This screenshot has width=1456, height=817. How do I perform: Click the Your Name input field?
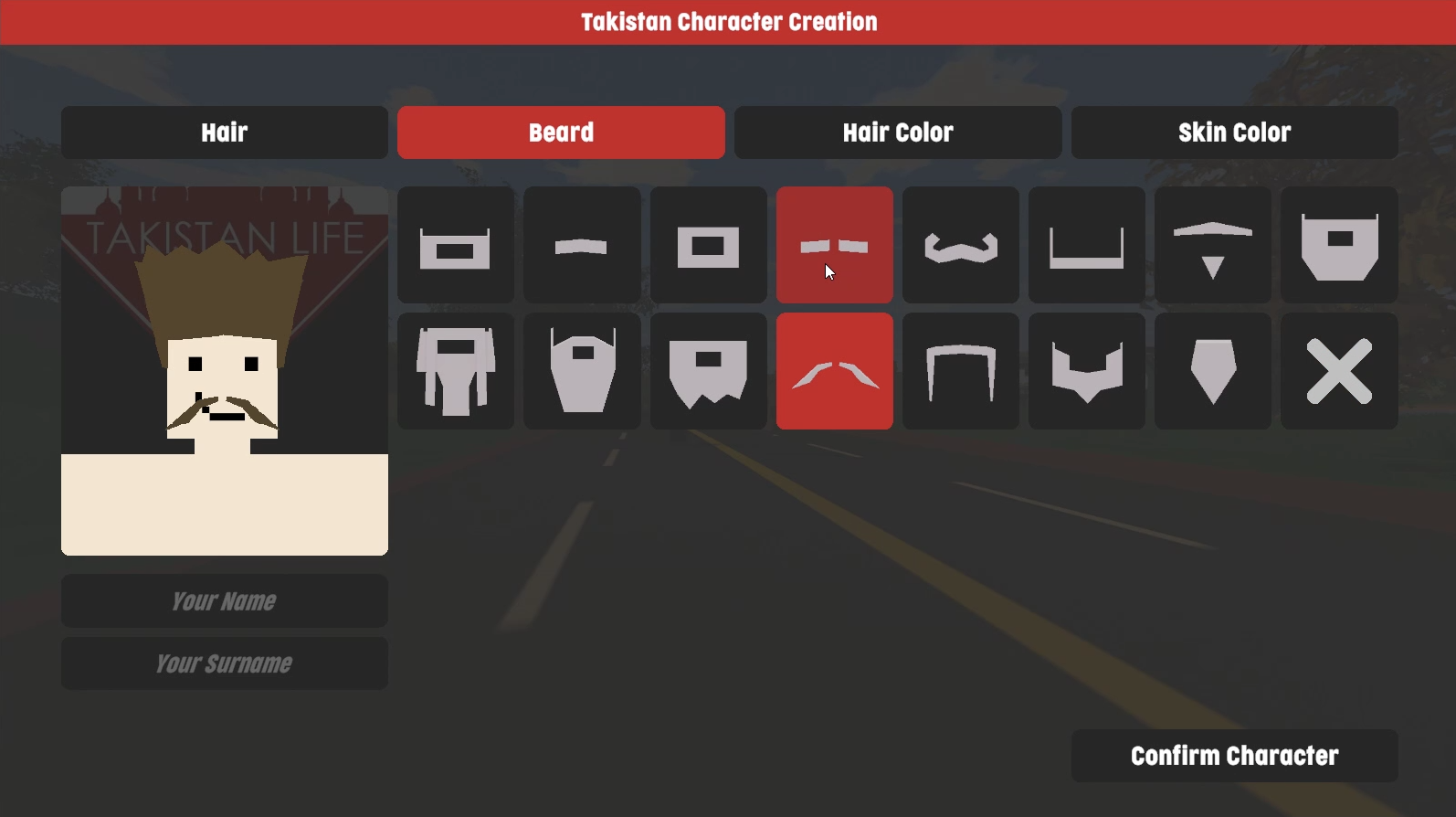click(224, 600)
